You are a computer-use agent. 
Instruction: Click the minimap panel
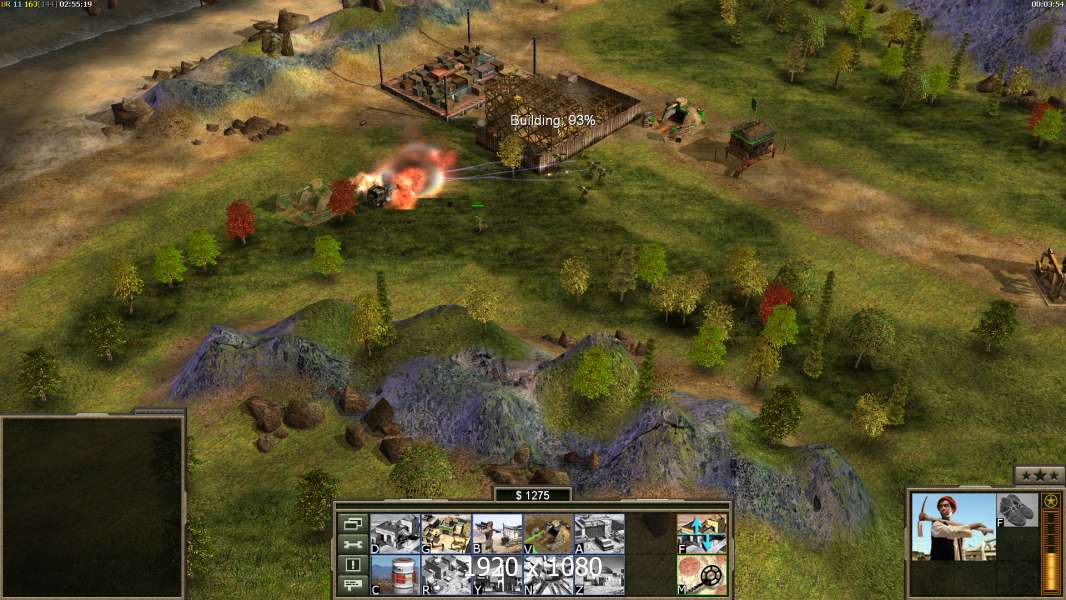(92, 507)
